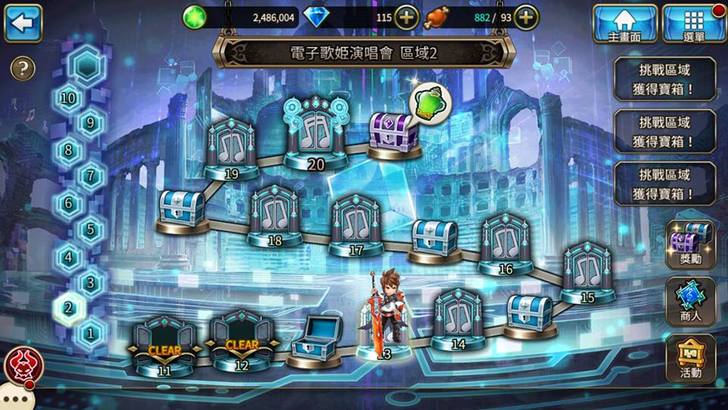The image size is (728, 410).
Task: Pick stage 15 music gate
Action: [586, 270]
